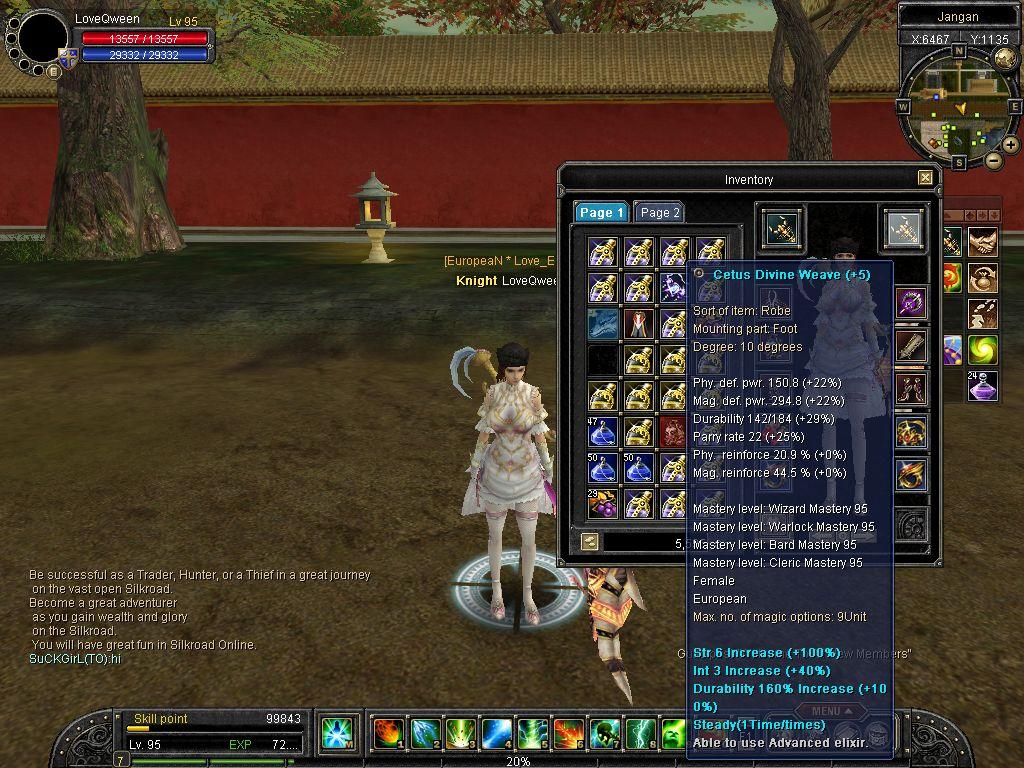Zoom in the minimap with plus button
The width and height of the screenshot is (1024, 768).
pyautogui.click(x=1011, y=145)
